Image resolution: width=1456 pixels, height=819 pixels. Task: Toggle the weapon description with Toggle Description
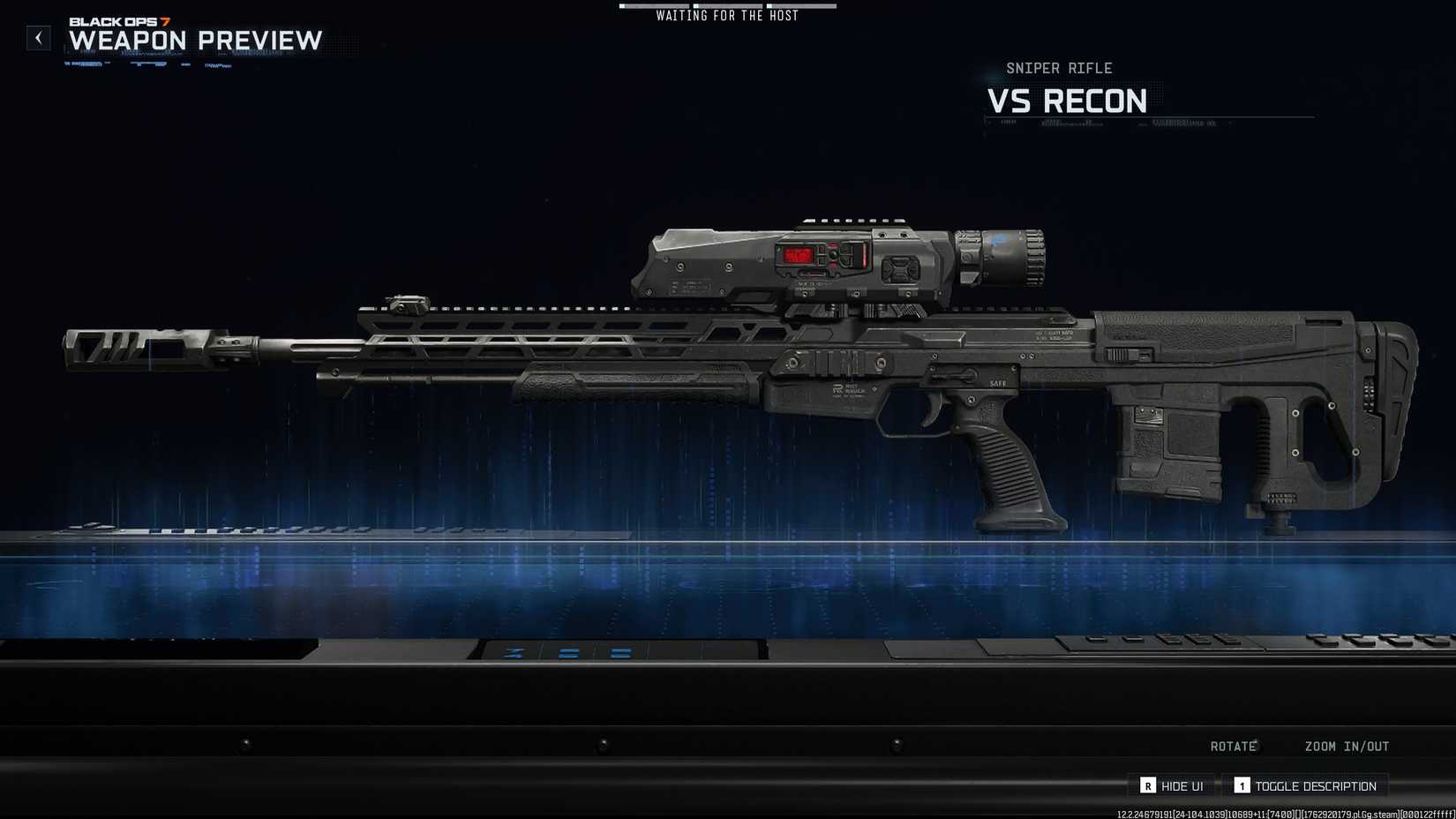[x=1317, y=785]
